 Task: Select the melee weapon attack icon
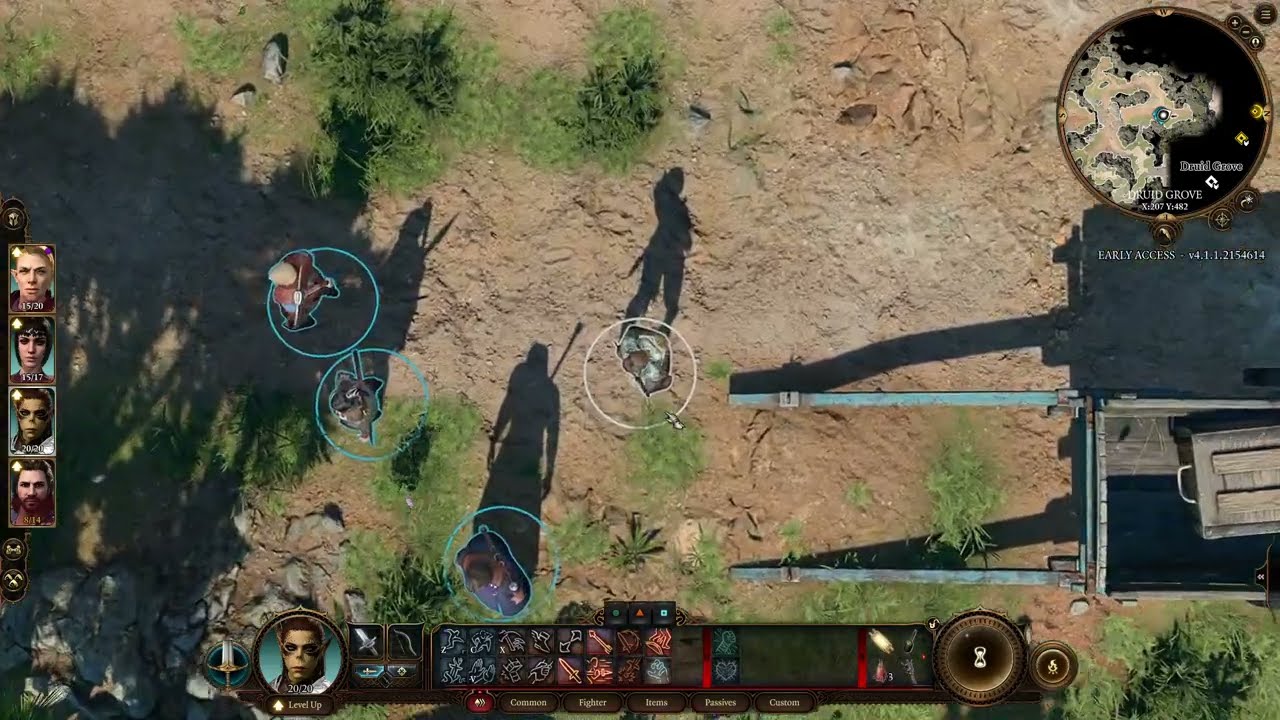(x=367, y=641)
